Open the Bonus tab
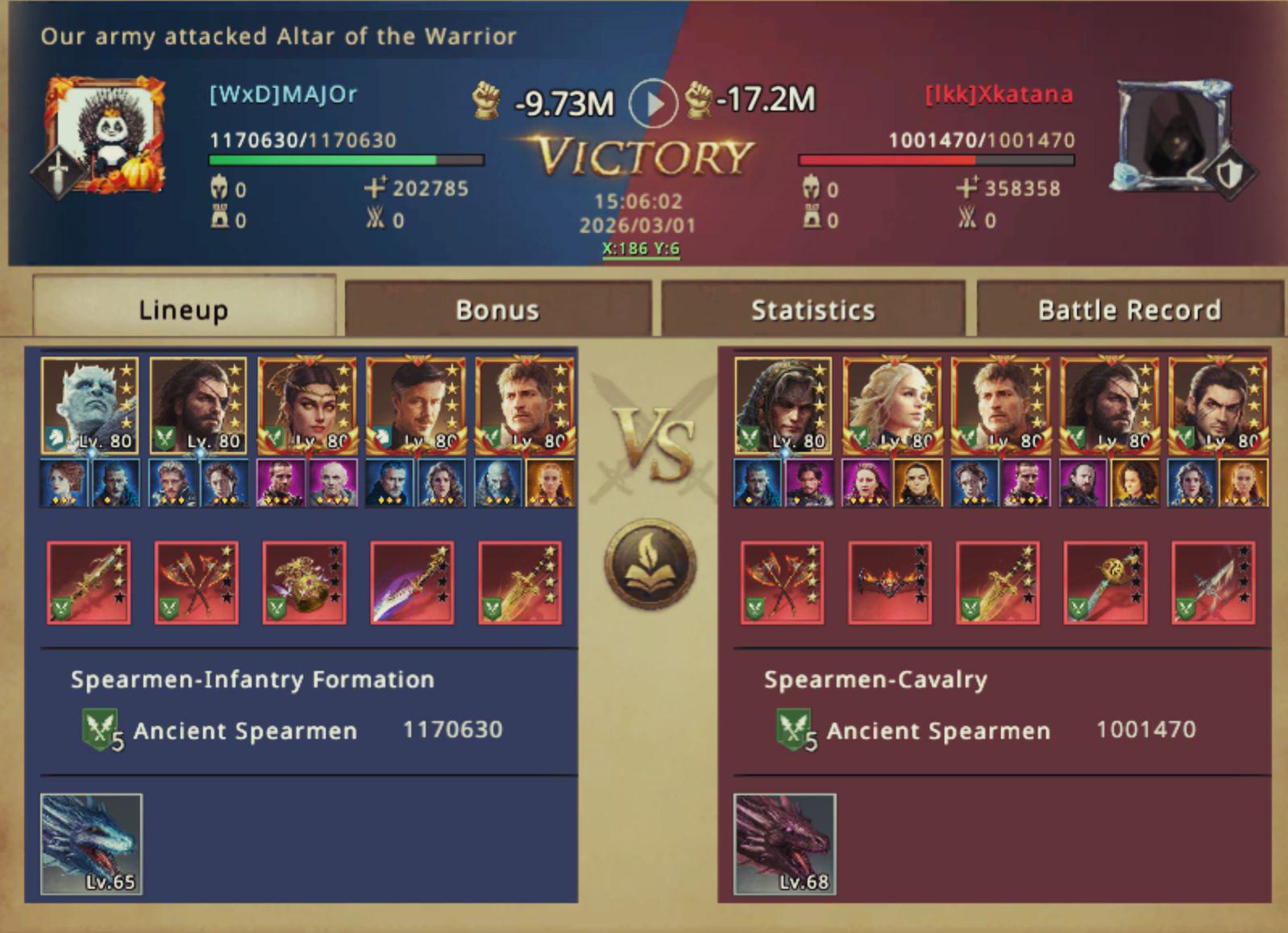This screenshot has width=1288, height=933. pos(497,309)
